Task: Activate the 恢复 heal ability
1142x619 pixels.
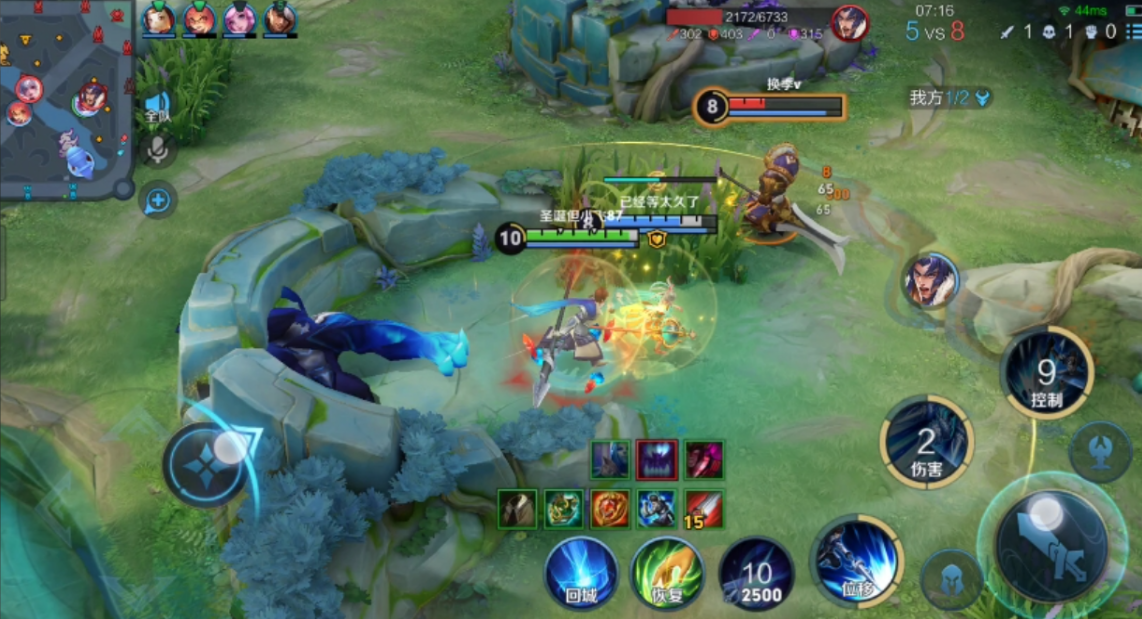Action: point(667,573)
